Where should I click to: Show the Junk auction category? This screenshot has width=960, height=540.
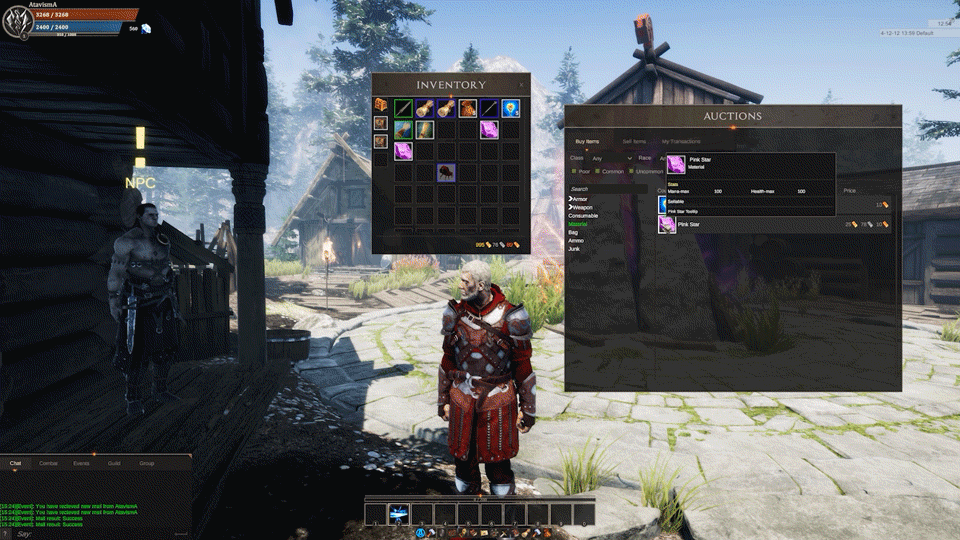point(574,248)
